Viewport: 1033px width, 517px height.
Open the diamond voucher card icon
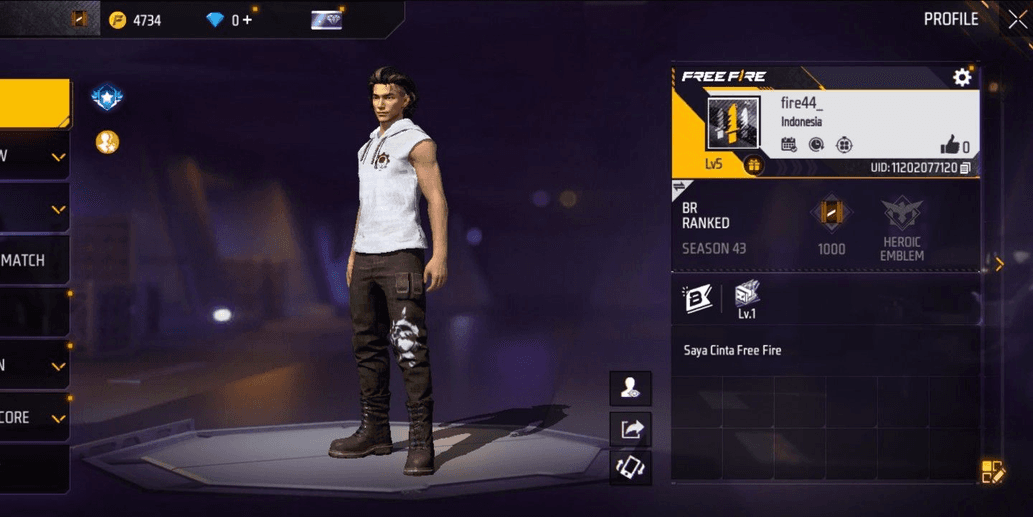(x=326, y=20)
